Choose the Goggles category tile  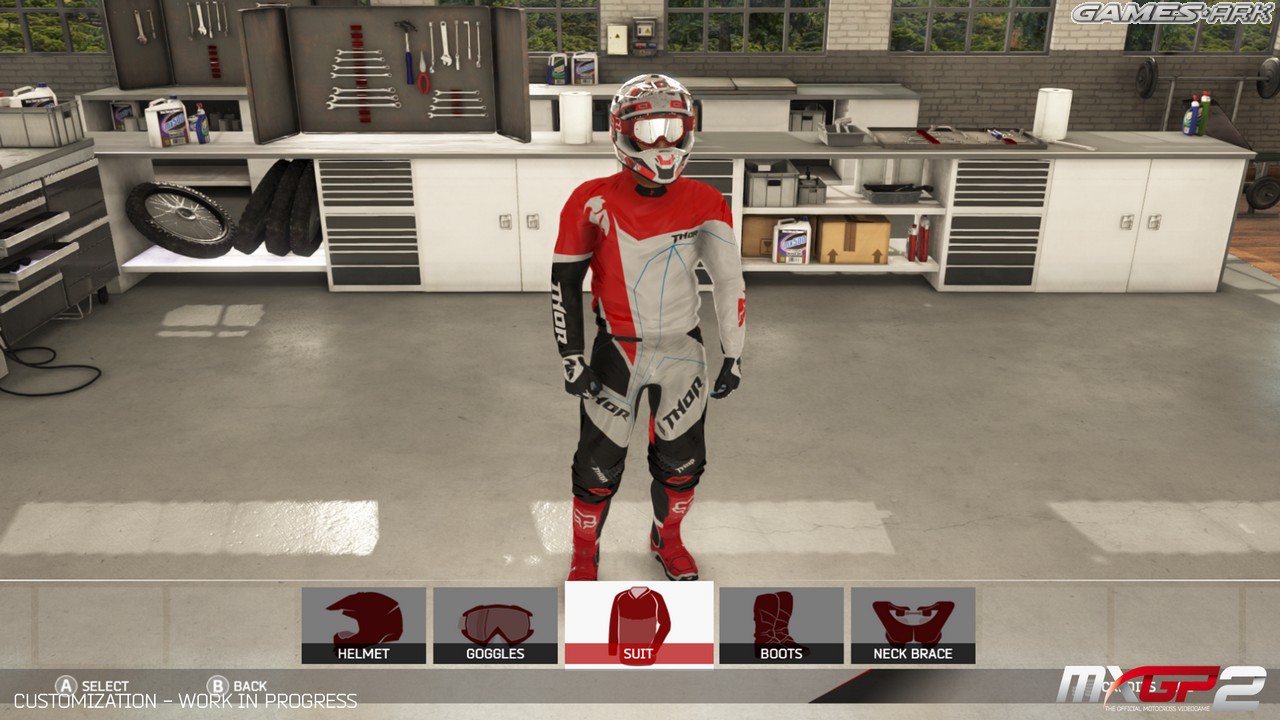(x=495, y=625)
